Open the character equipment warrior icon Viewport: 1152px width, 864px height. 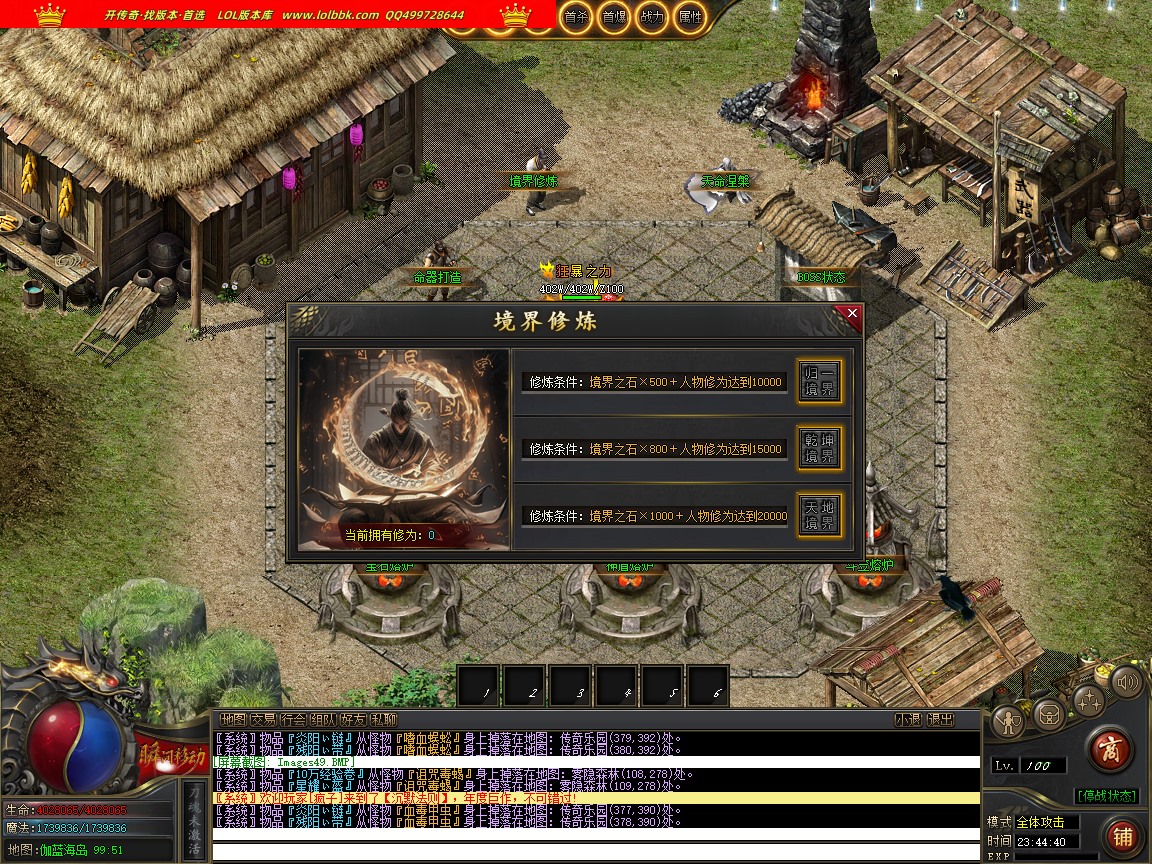[x=1007, y=720]
